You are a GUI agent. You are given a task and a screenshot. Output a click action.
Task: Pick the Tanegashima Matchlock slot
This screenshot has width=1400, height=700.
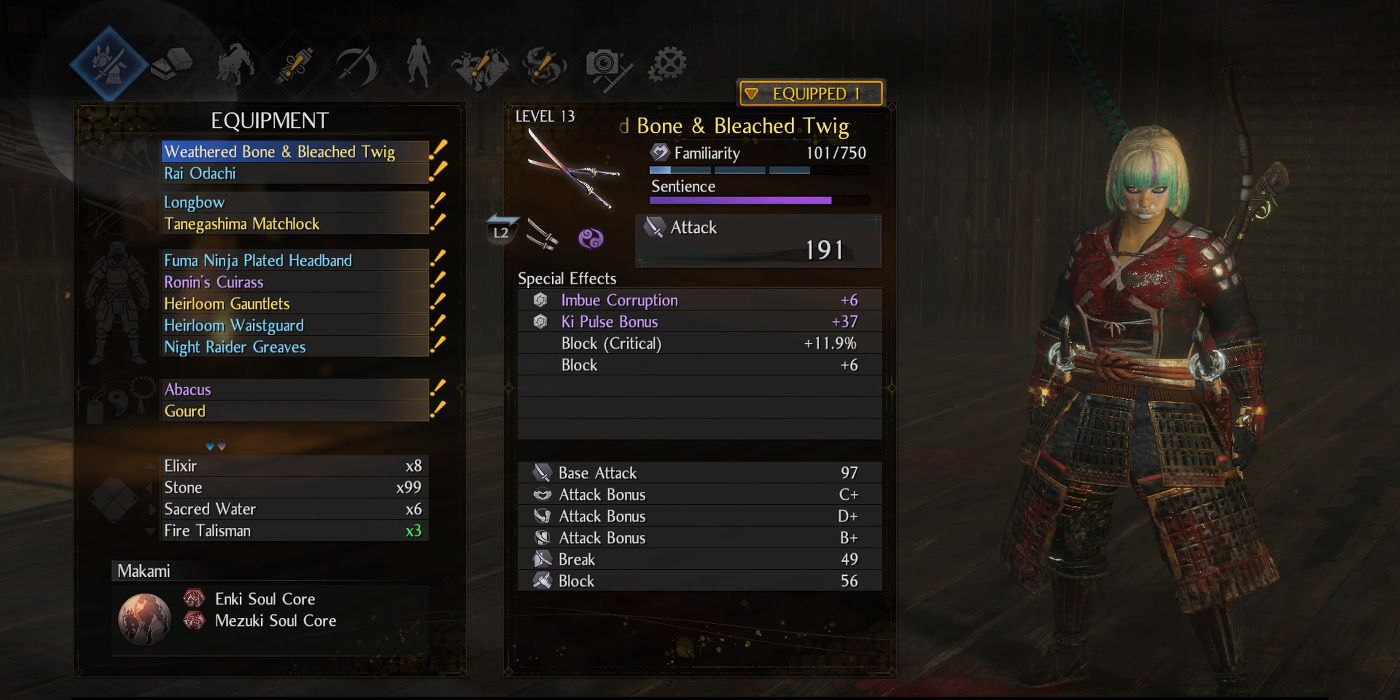(242, 224)
